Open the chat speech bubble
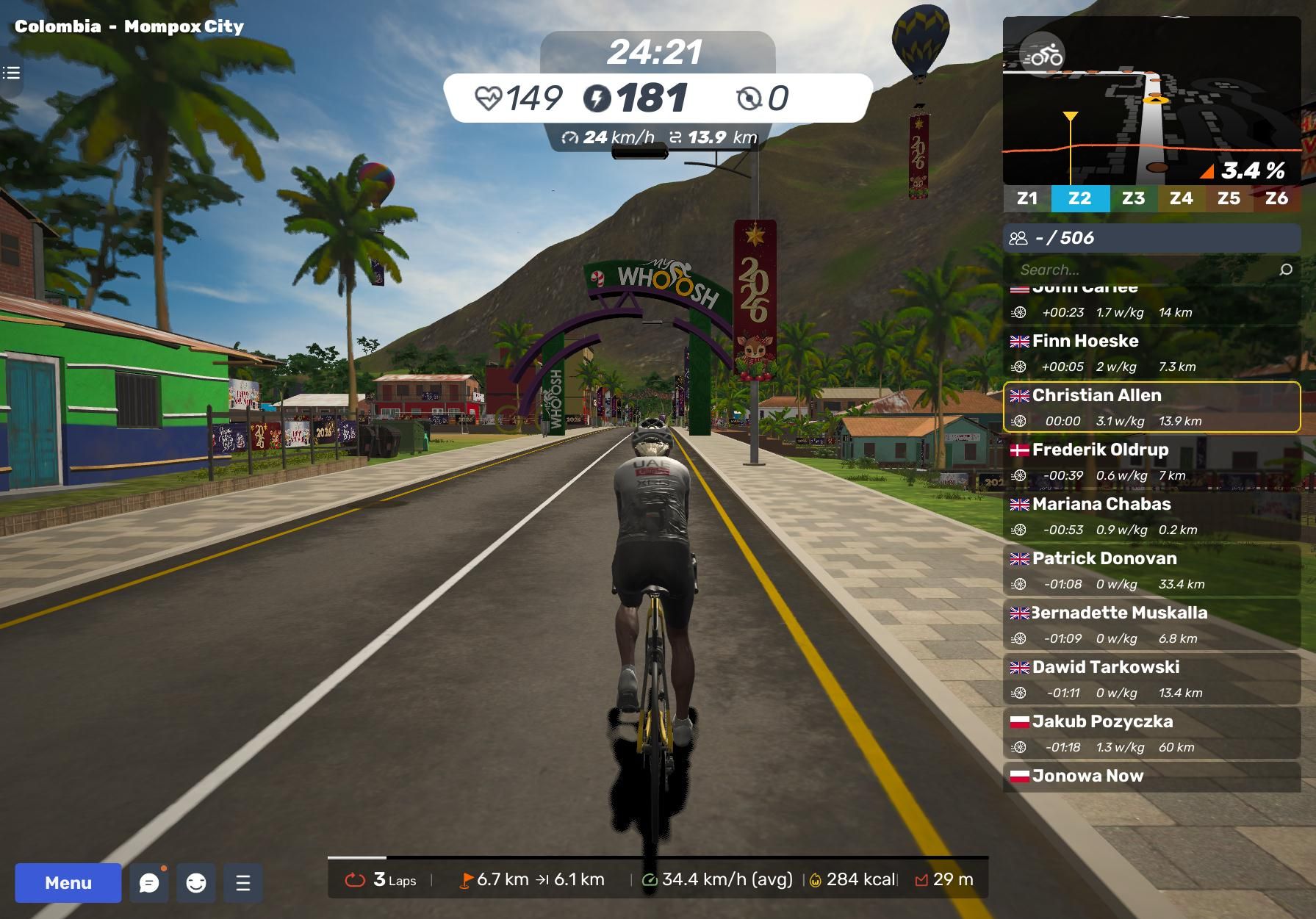 149,882
